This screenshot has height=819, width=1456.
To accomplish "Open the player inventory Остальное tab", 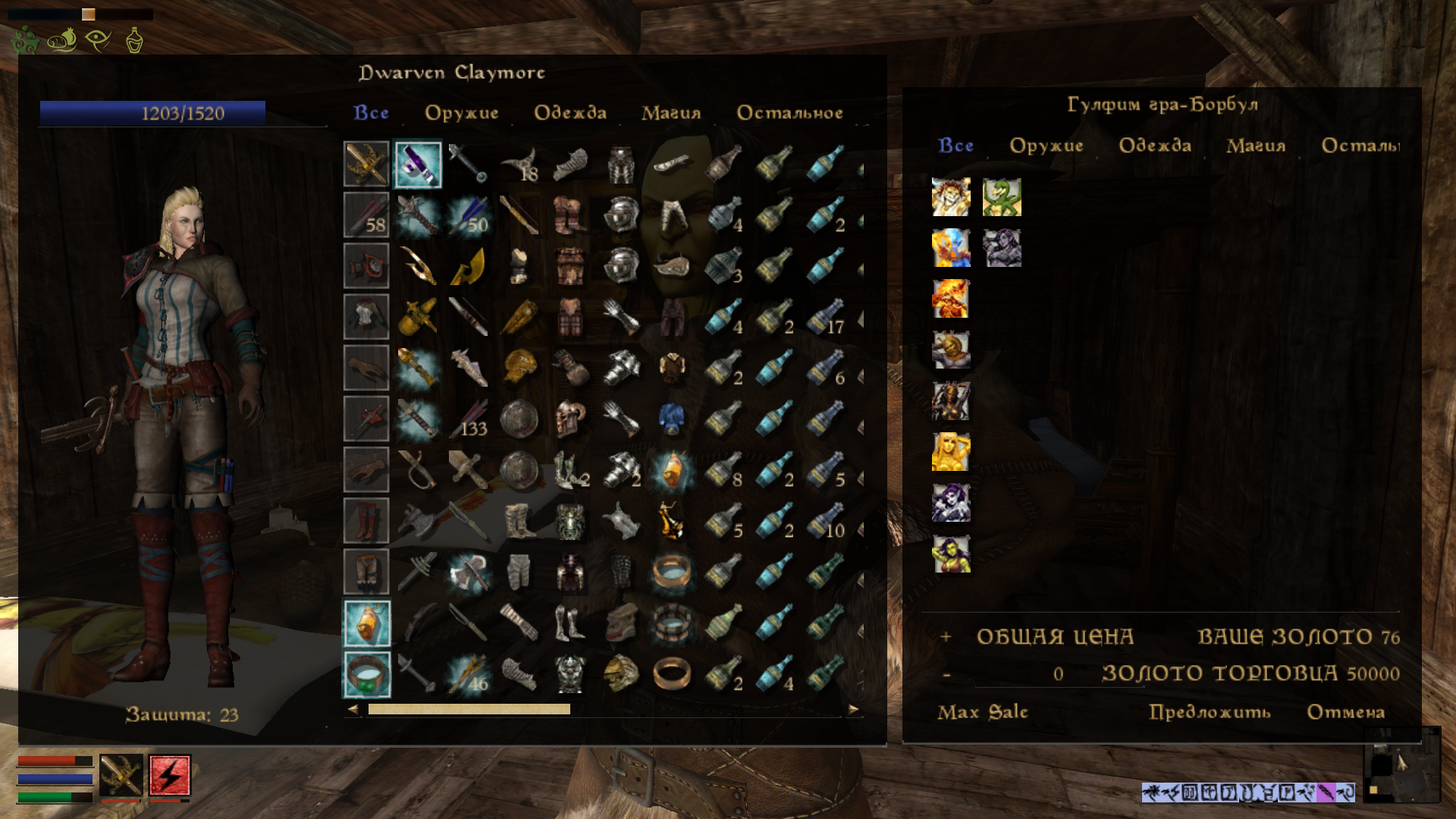I will [789, 113].
